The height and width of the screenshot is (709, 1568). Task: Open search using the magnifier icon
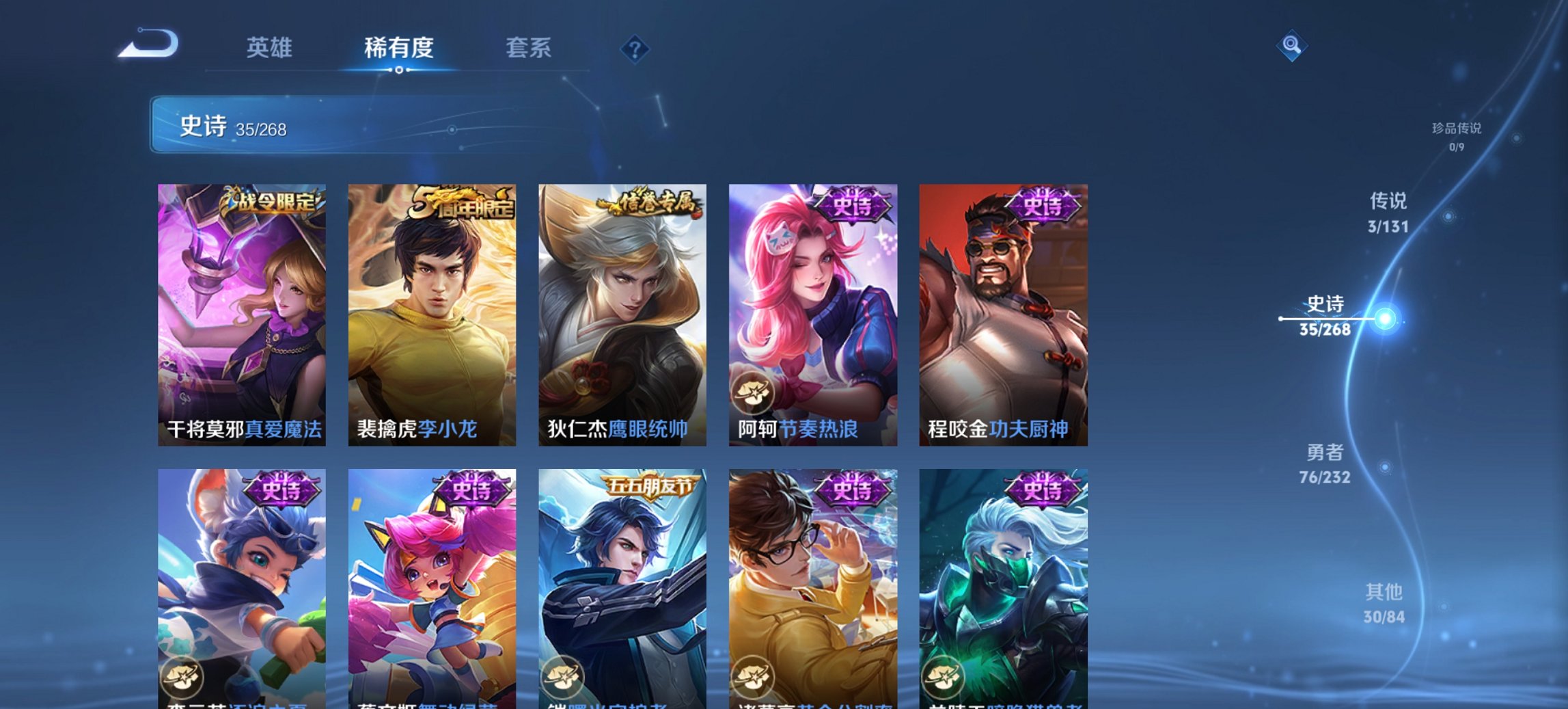click(1291, 46)
